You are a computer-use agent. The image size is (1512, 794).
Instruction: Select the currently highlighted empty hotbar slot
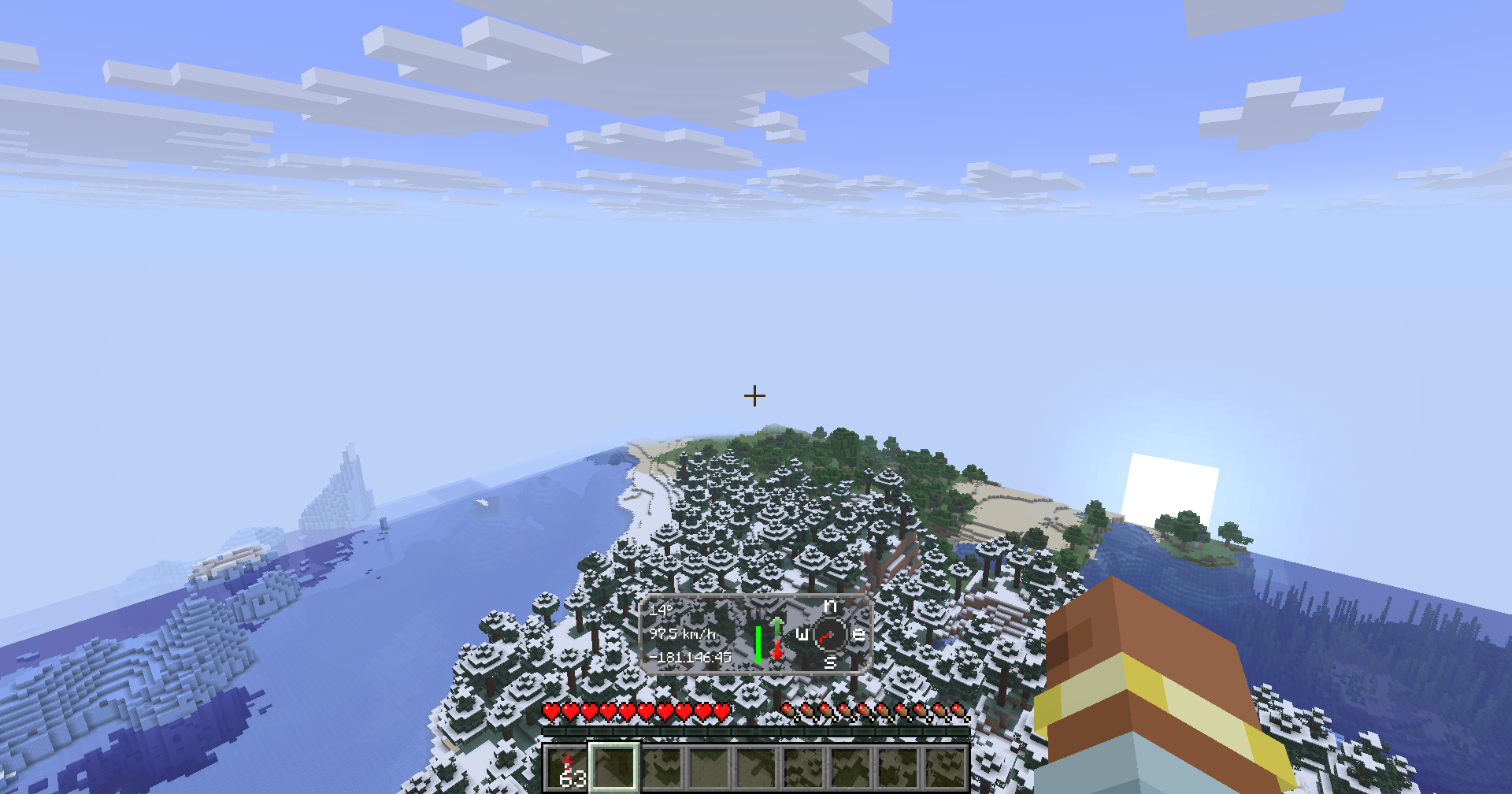click(x=613, y=768)
